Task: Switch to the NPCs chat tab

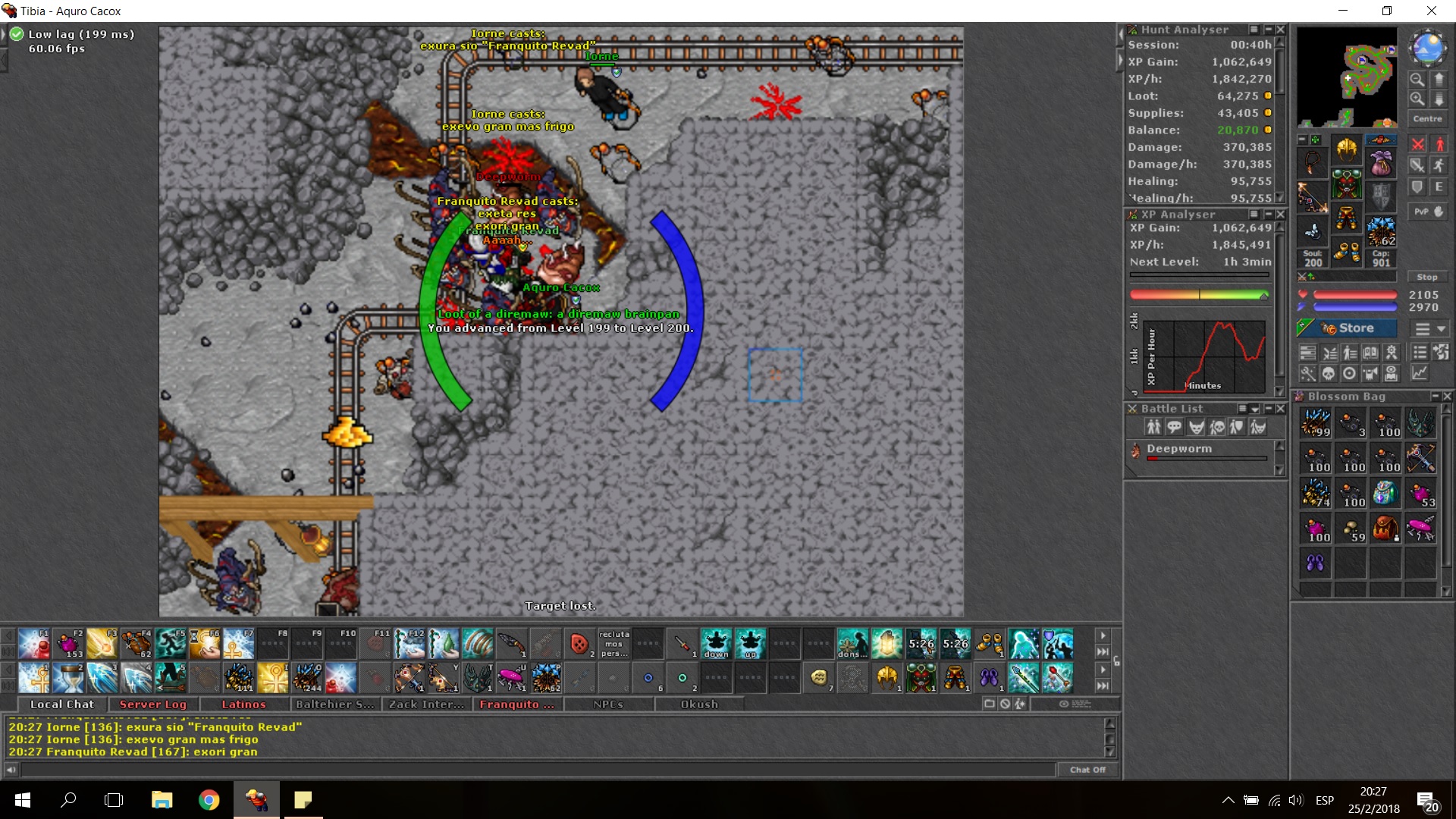Action: [608, 704]
